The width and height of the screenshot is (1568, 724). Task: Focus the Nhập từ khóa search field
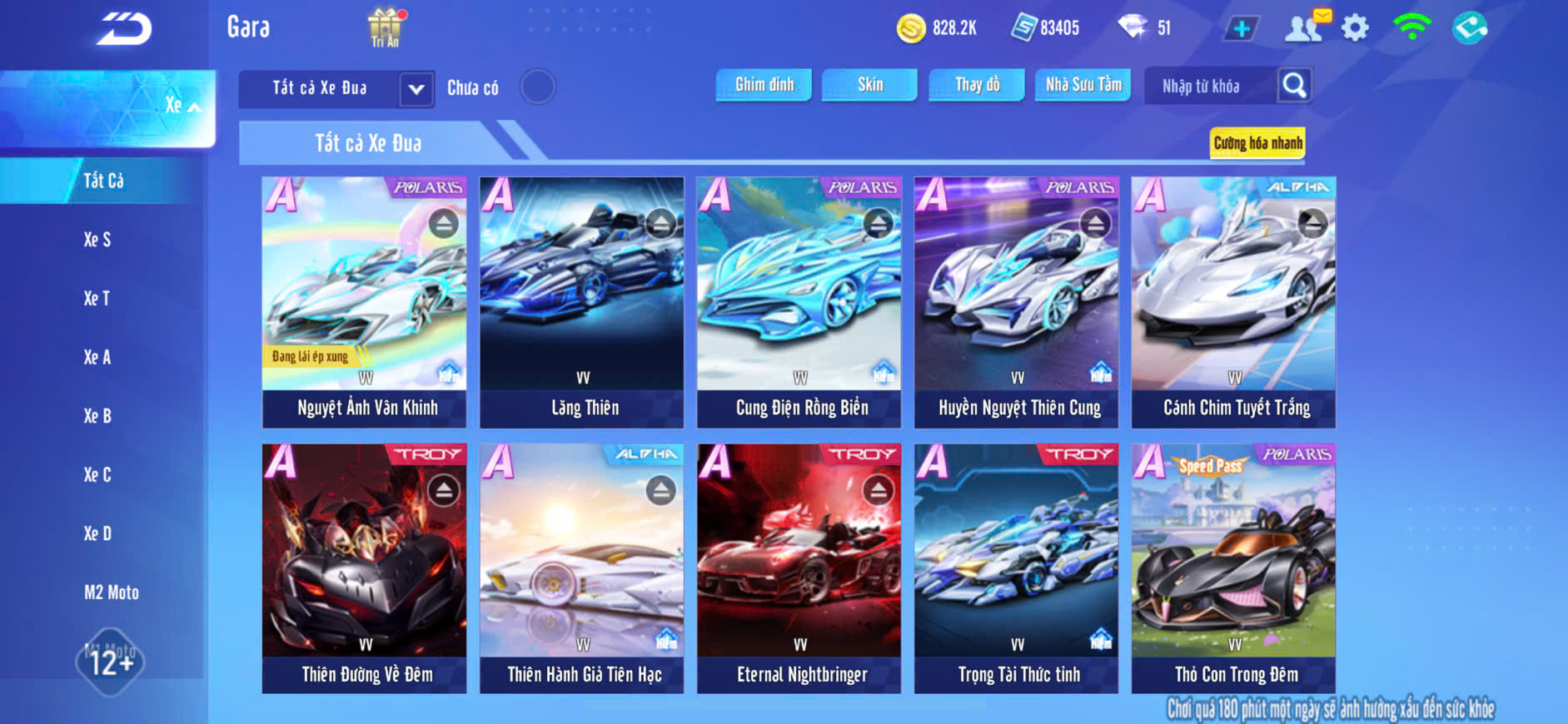[x=1207, y=86]
